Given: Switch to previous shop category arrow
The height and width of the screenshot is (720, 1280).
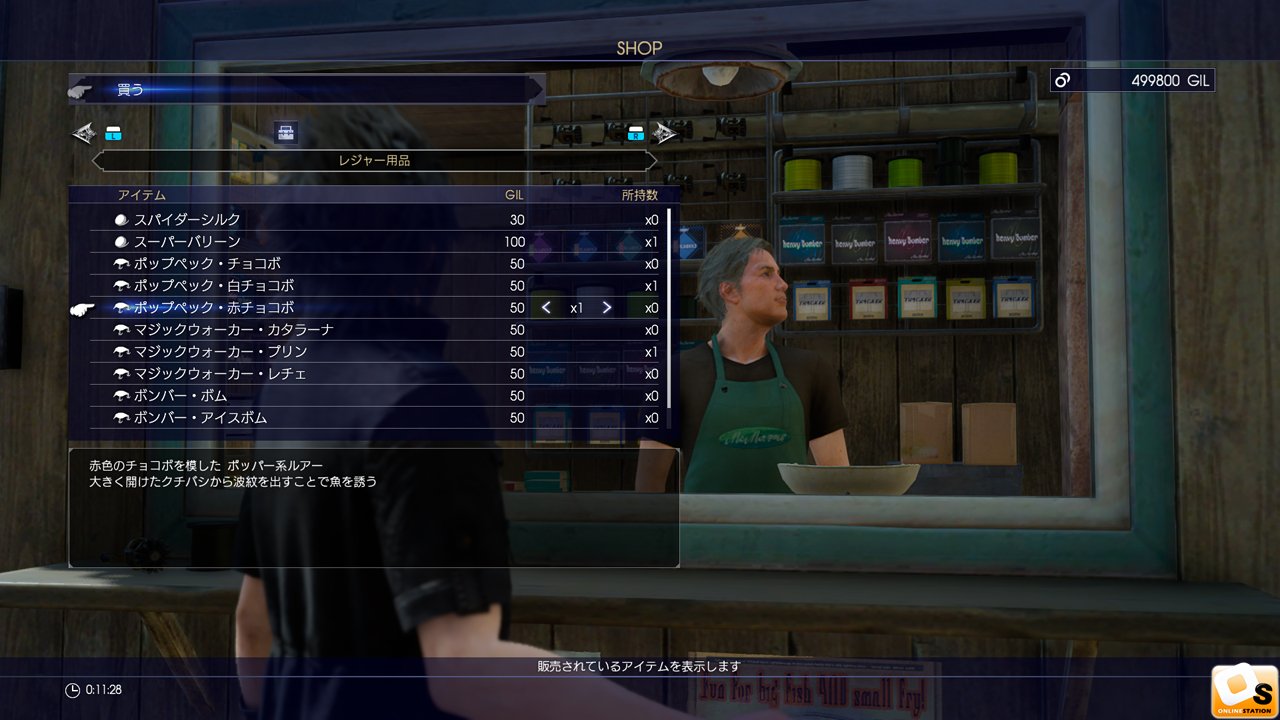Looking at the screenshot, I should (84, 133).
